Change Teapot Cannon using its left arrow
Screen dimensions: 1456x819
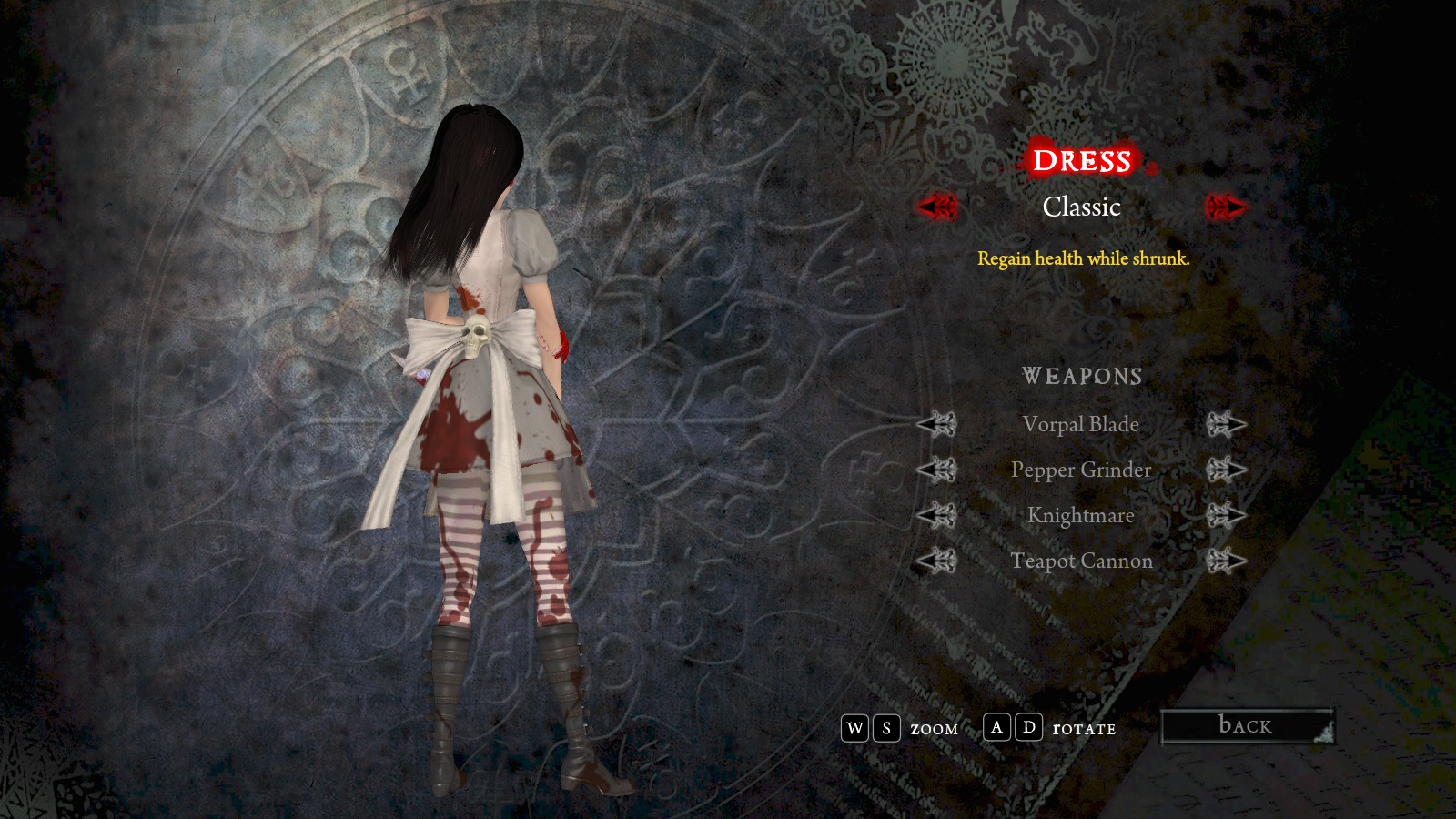point(936,561)
